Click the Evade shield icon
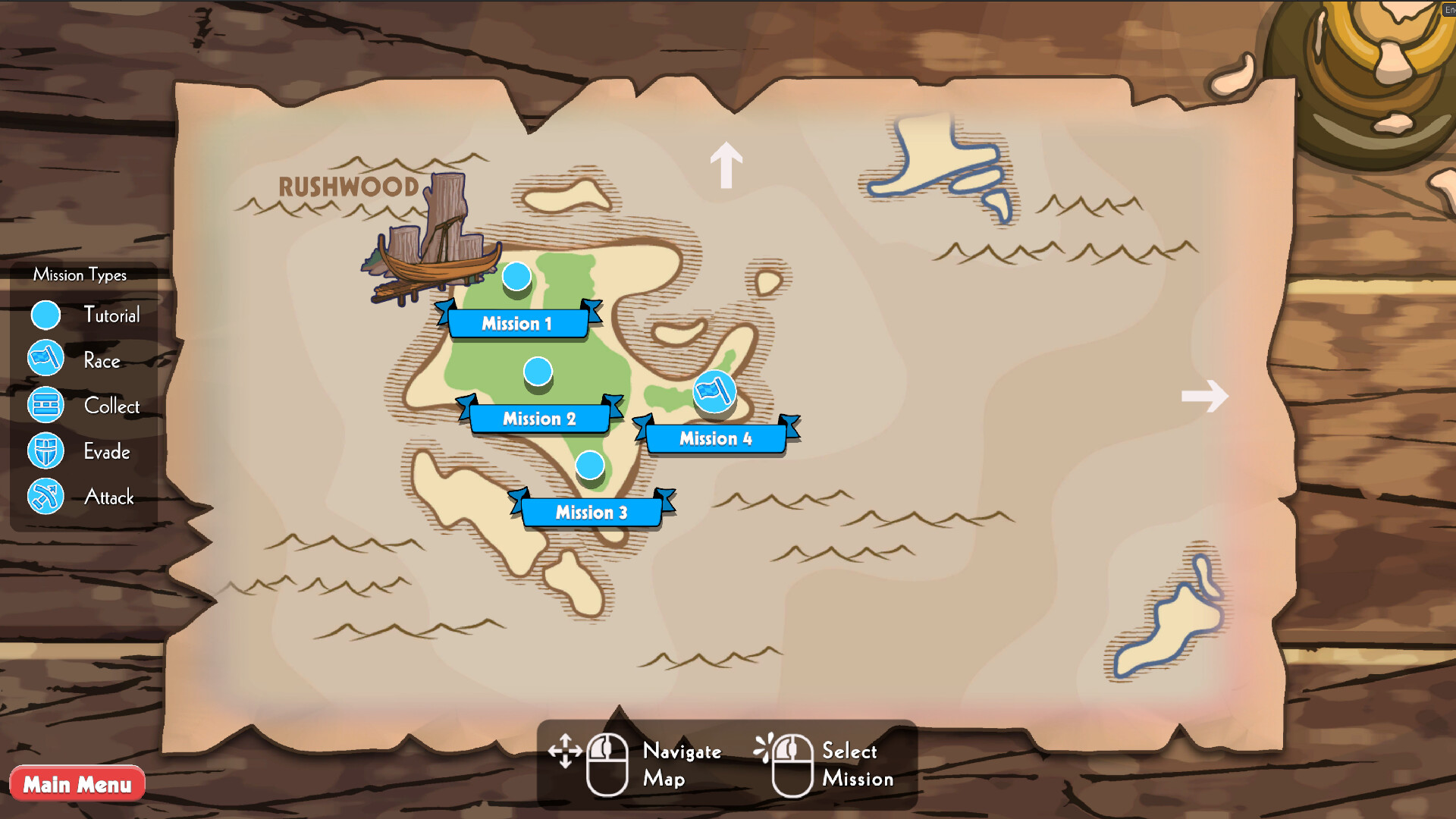 (45, 450)
